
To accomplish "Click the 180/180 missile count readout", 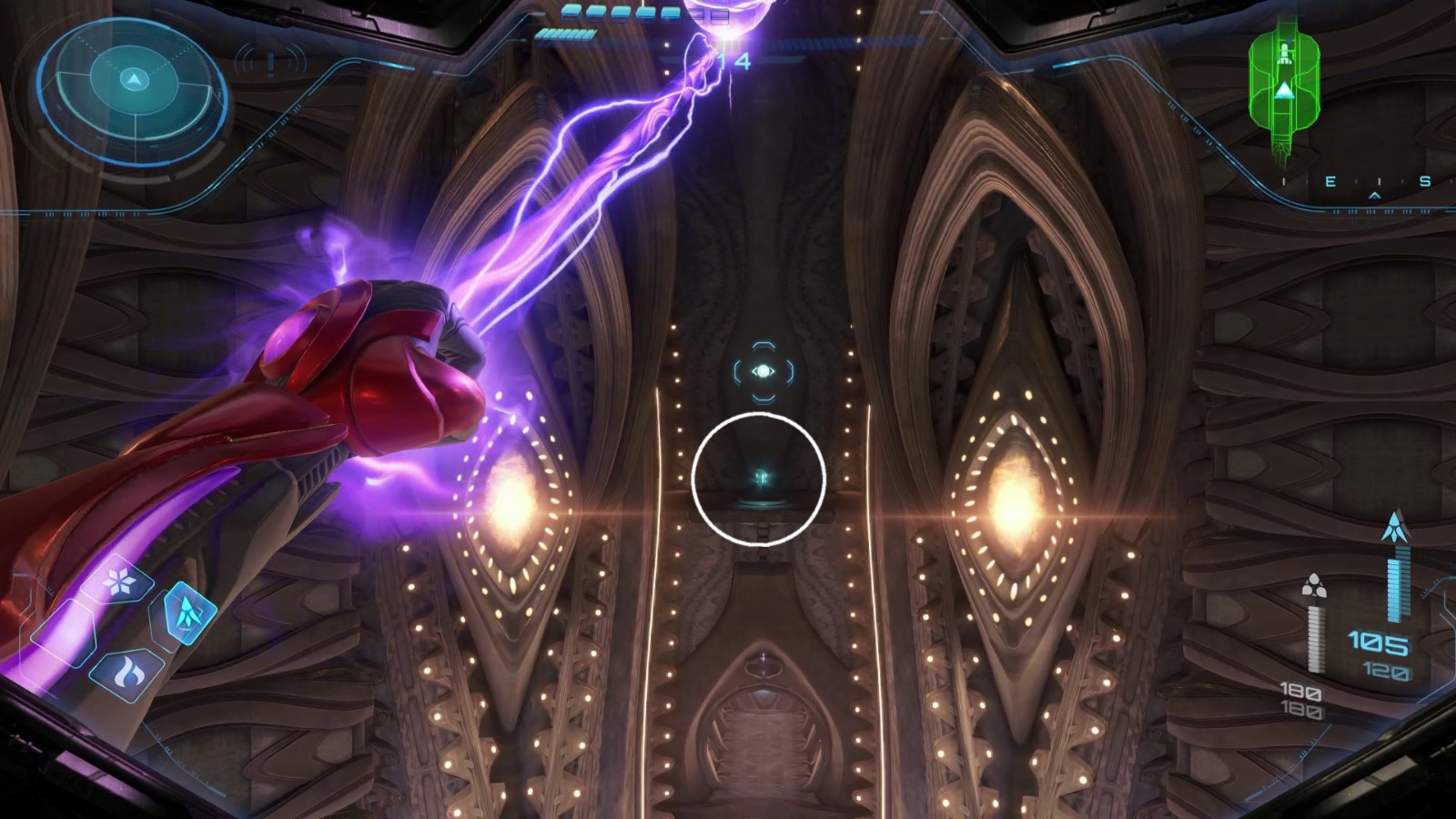I will click(x=1301, y=701).
